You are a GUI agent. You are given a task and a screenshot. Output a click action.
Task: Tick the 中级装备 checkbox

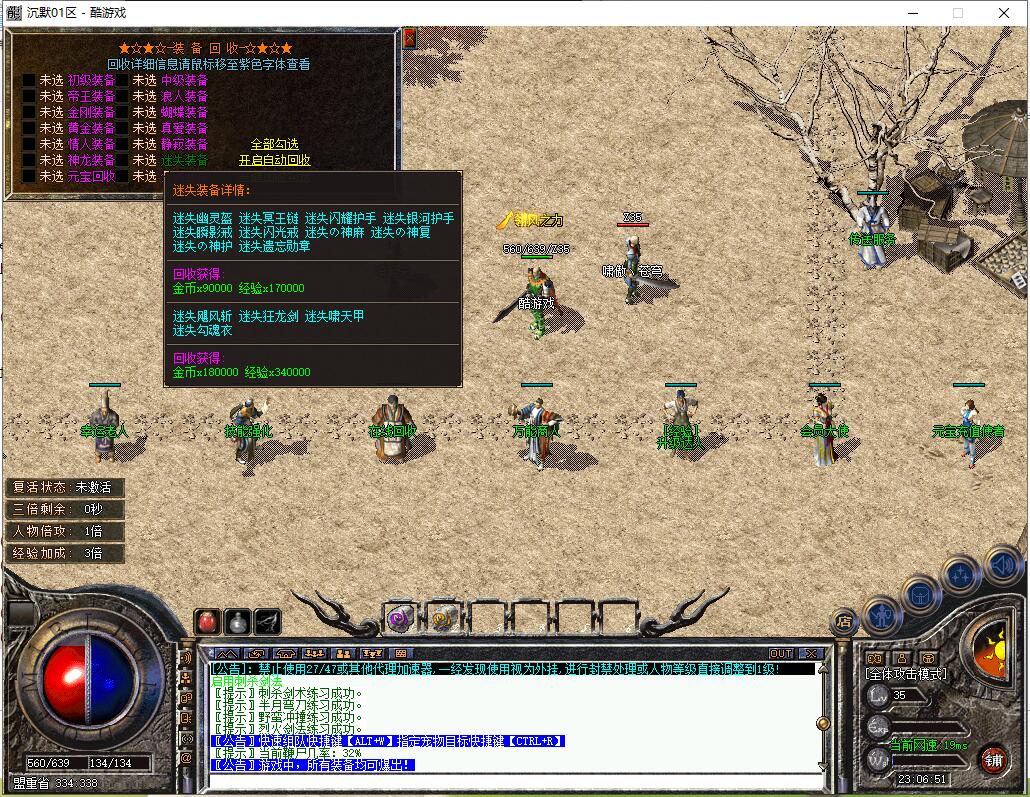pyautogui.click(x=122, y=80)
